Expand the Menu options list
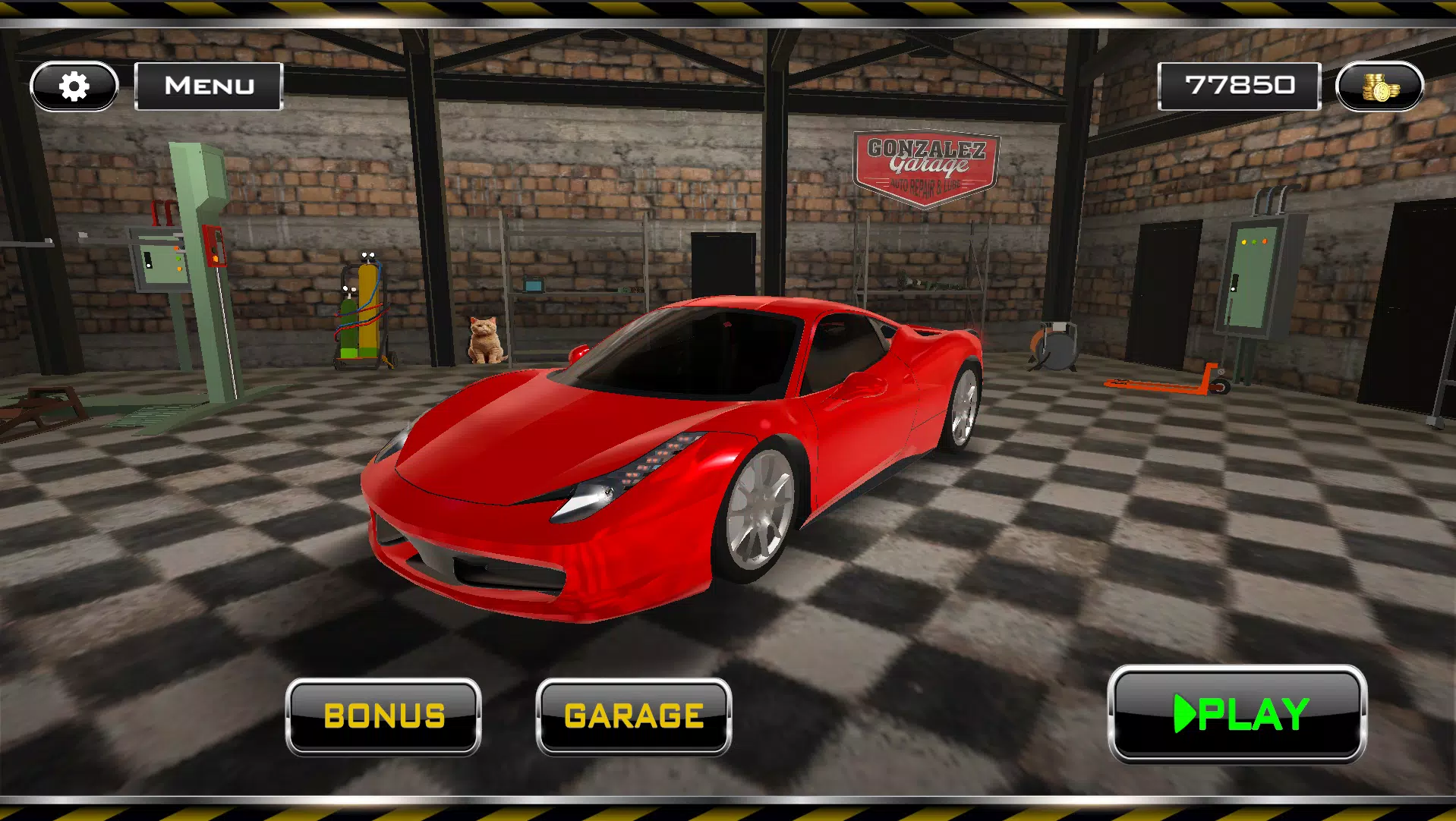This screenshot has height=821, width=1456. click(x=208, y=85)
